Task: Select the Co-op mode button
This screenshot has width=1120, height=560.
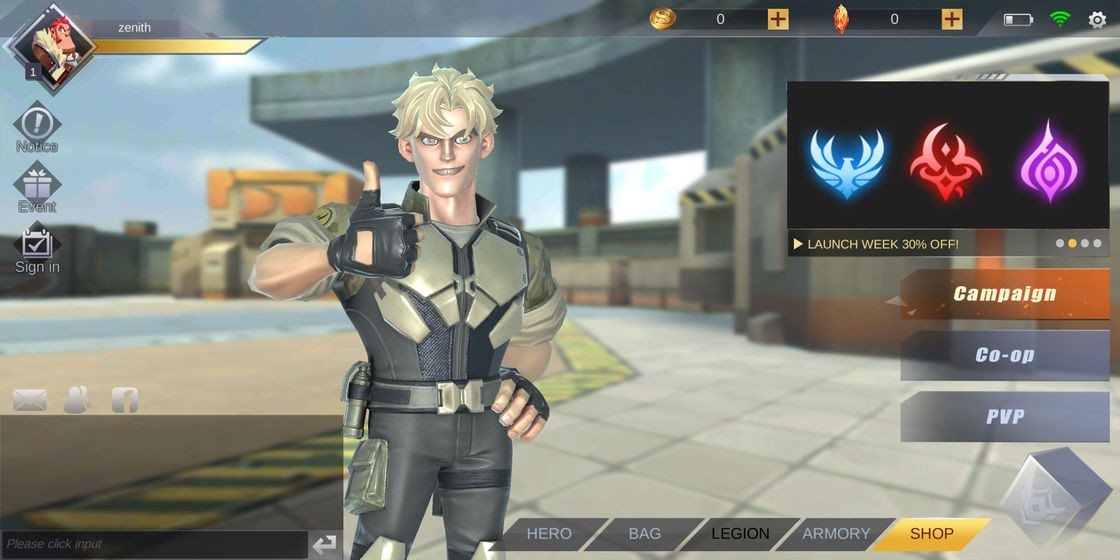Action: (1004, 355)
